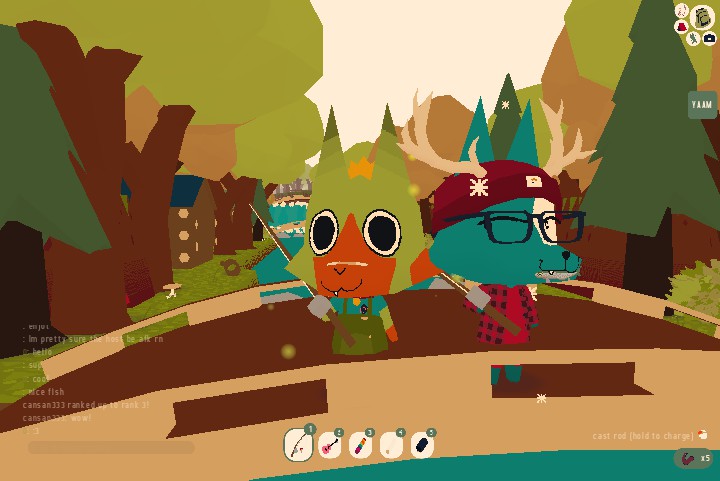The width and height of the screenshot is (720, 481).
Task: Select the rainbow-striped item in slot 3
Action: click(x=360, y=446)
